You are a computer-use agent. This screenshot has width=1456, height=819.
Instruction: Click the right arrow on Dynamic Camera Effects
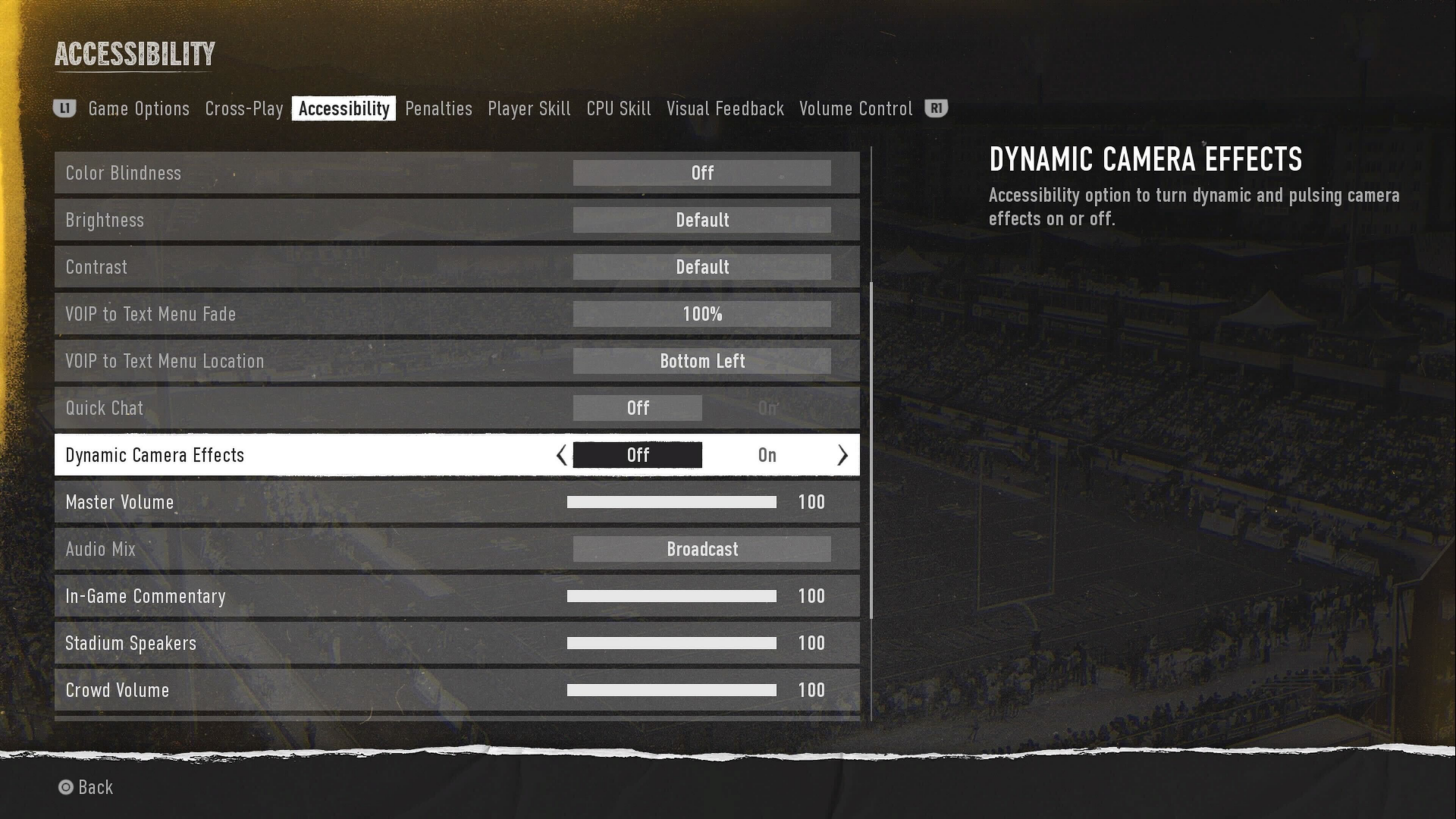click(842, 455)
